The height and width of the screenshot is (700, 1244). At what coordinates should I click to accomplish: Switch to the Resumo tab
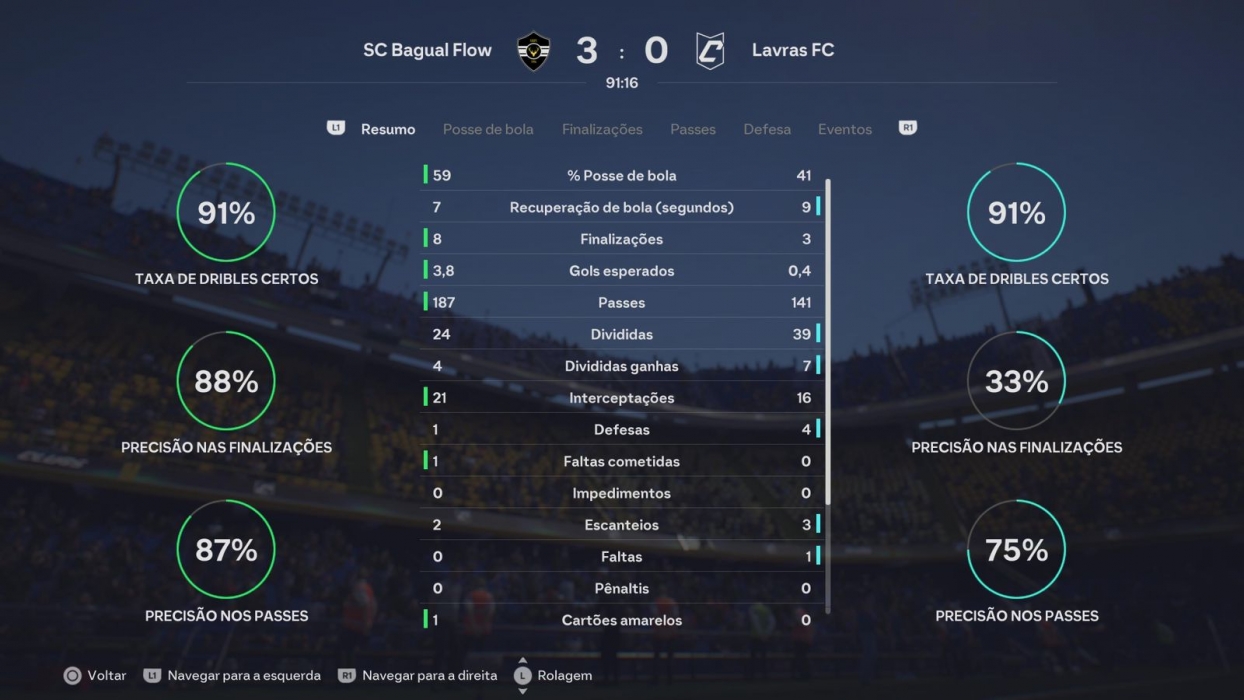(388, 129)
